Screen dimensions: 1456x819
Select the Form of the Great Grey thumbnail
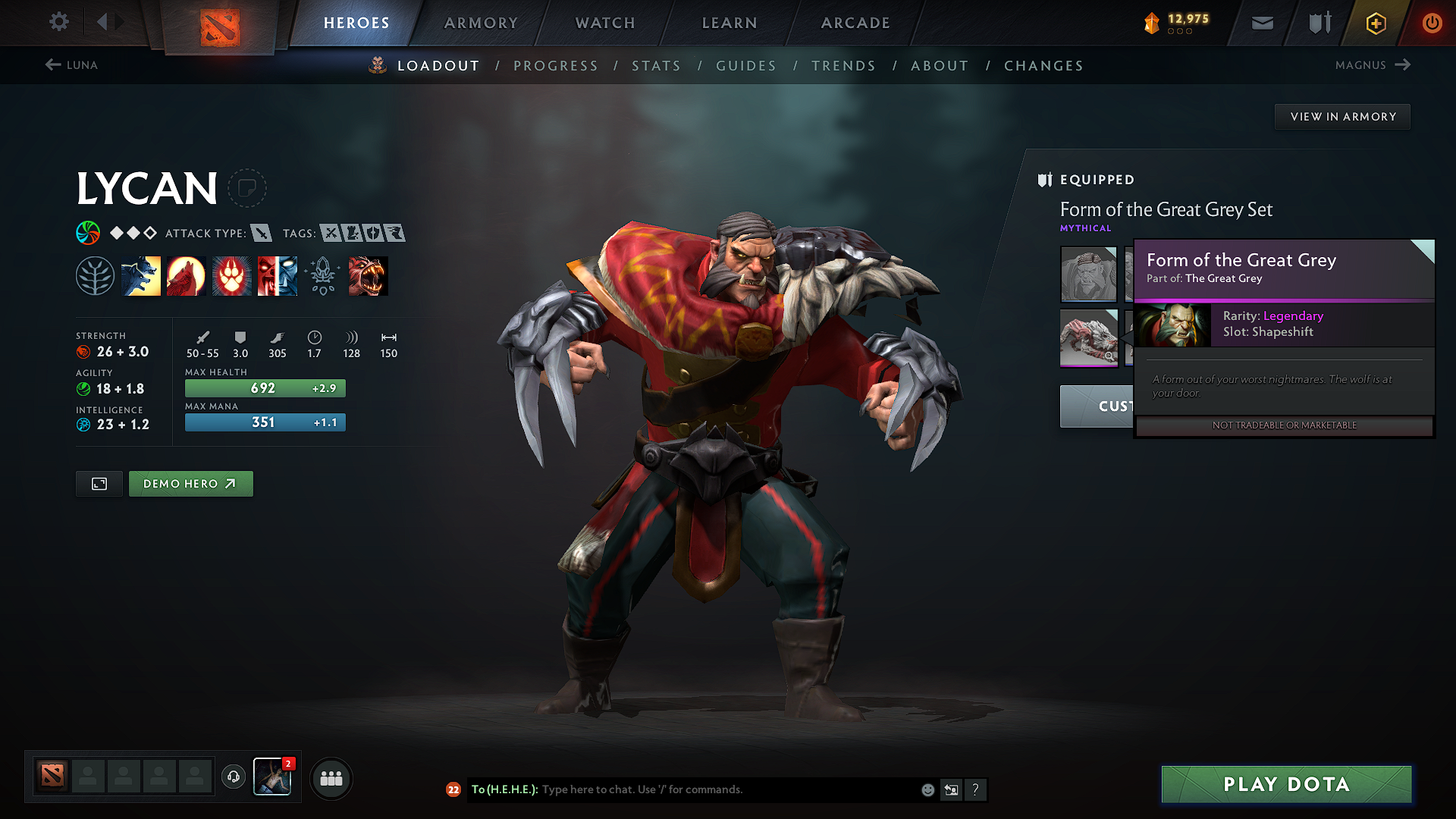[x=1088, y=338]
